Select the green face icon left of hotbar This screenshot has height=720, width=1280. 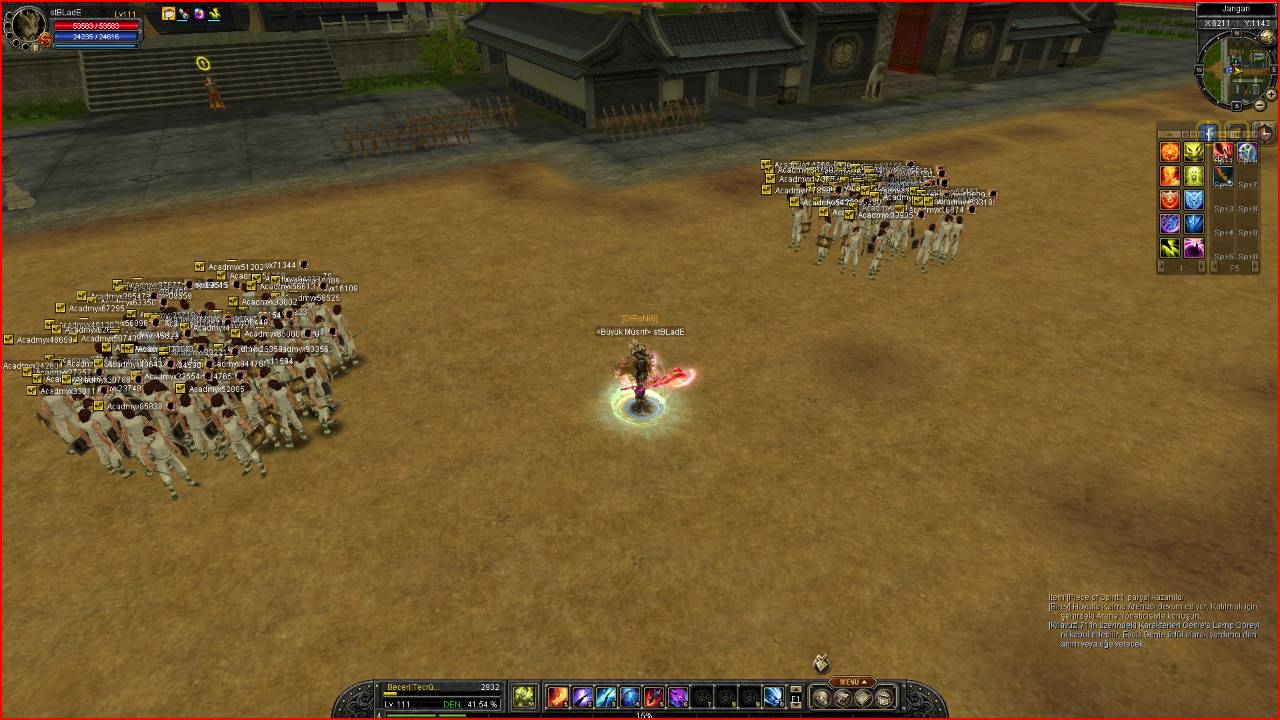click(524, 697)
